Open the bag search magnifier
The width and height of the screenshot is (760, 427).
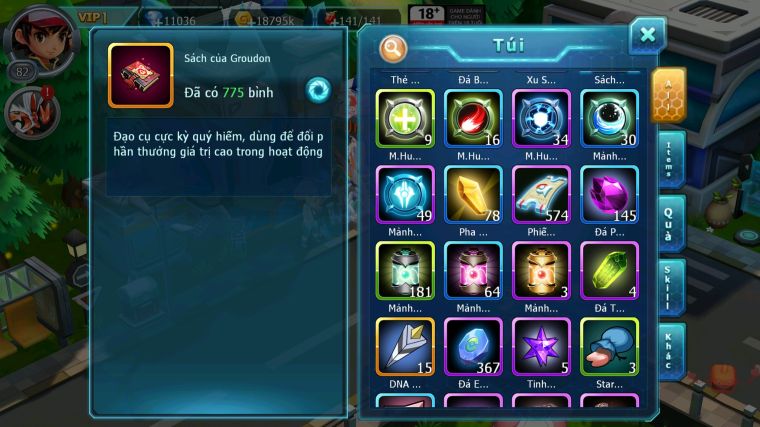click(393, 47)
